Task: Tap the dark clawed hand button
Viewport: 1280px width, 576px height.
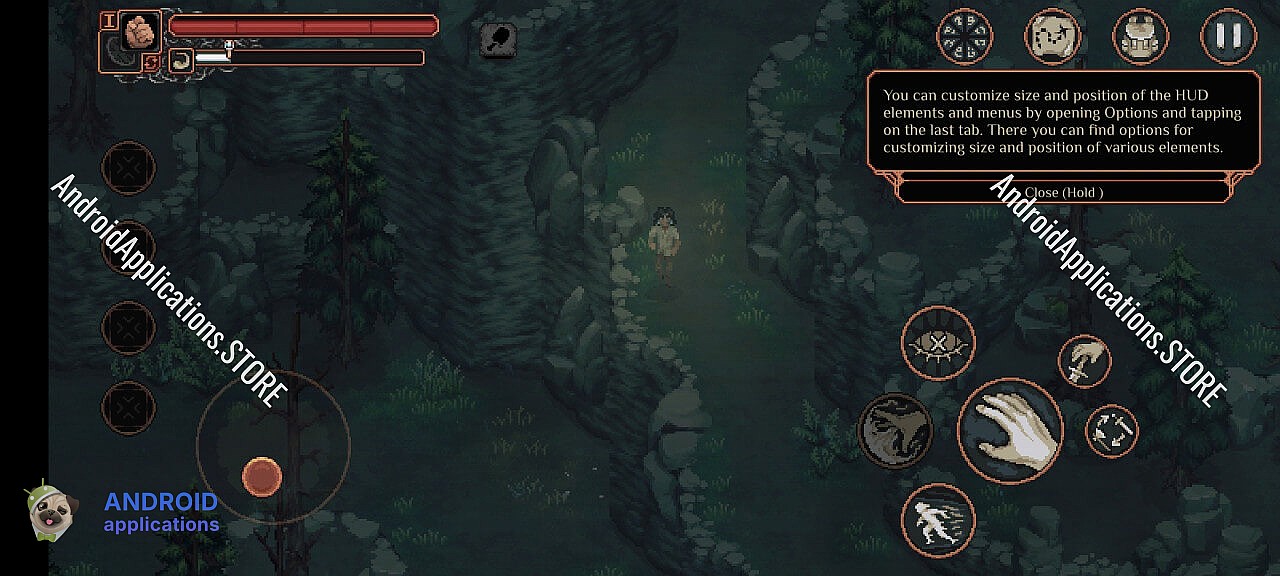Action: pyautogui.click(x=895, y=431)
